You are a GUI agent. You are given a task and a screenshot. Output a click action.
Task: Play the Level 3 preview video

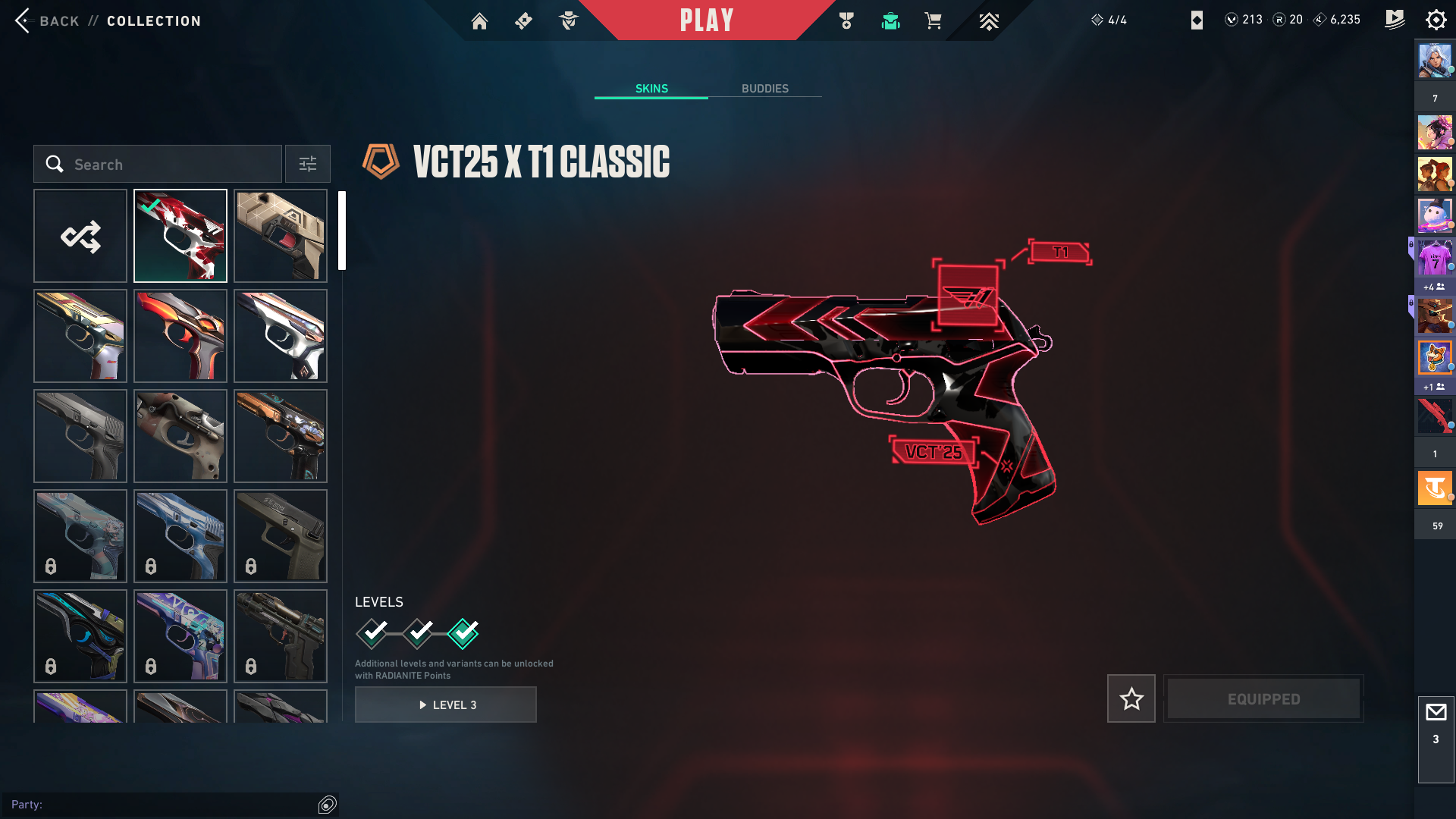[x=446, y=704]
